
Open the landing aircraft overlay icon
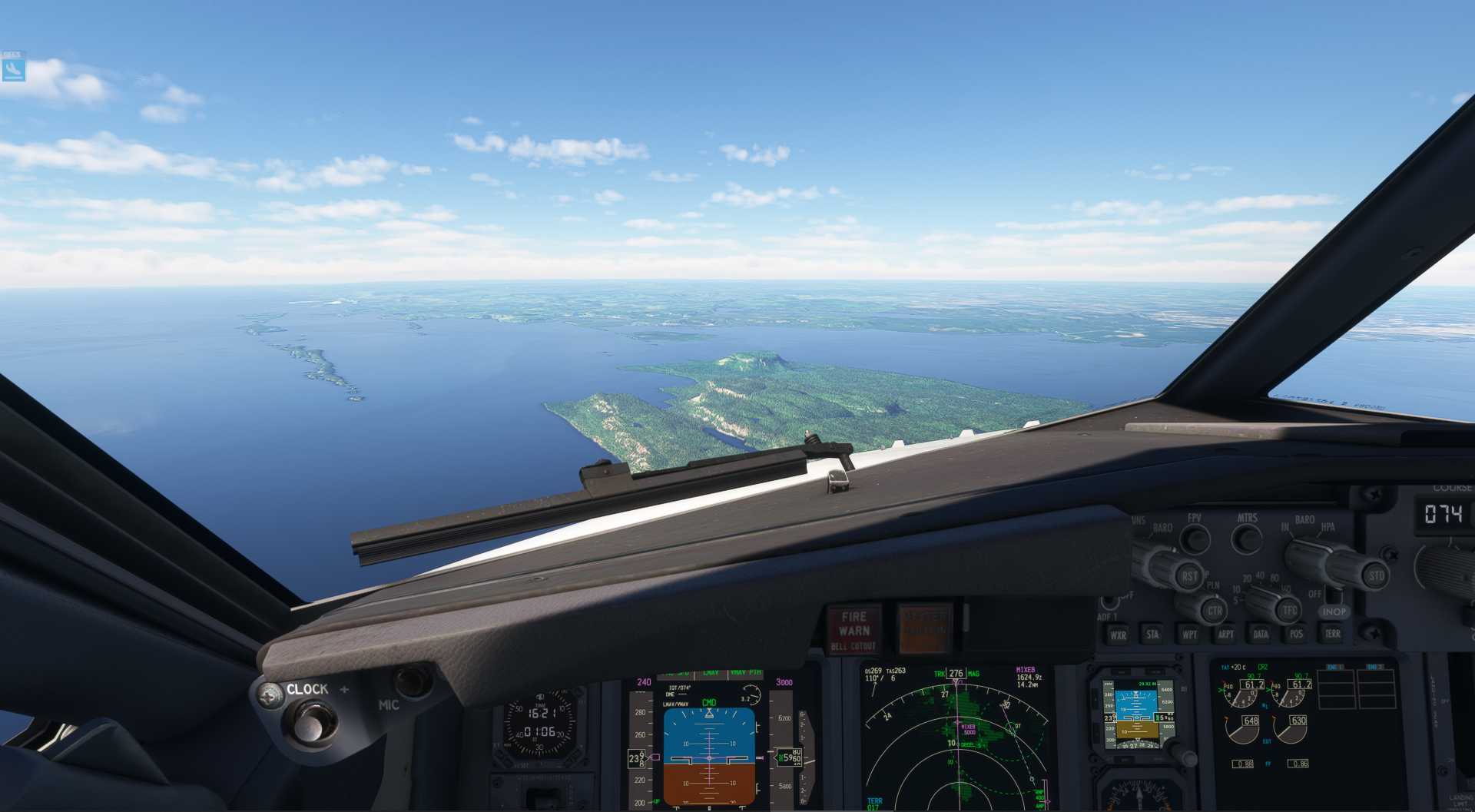pos(13,70)
